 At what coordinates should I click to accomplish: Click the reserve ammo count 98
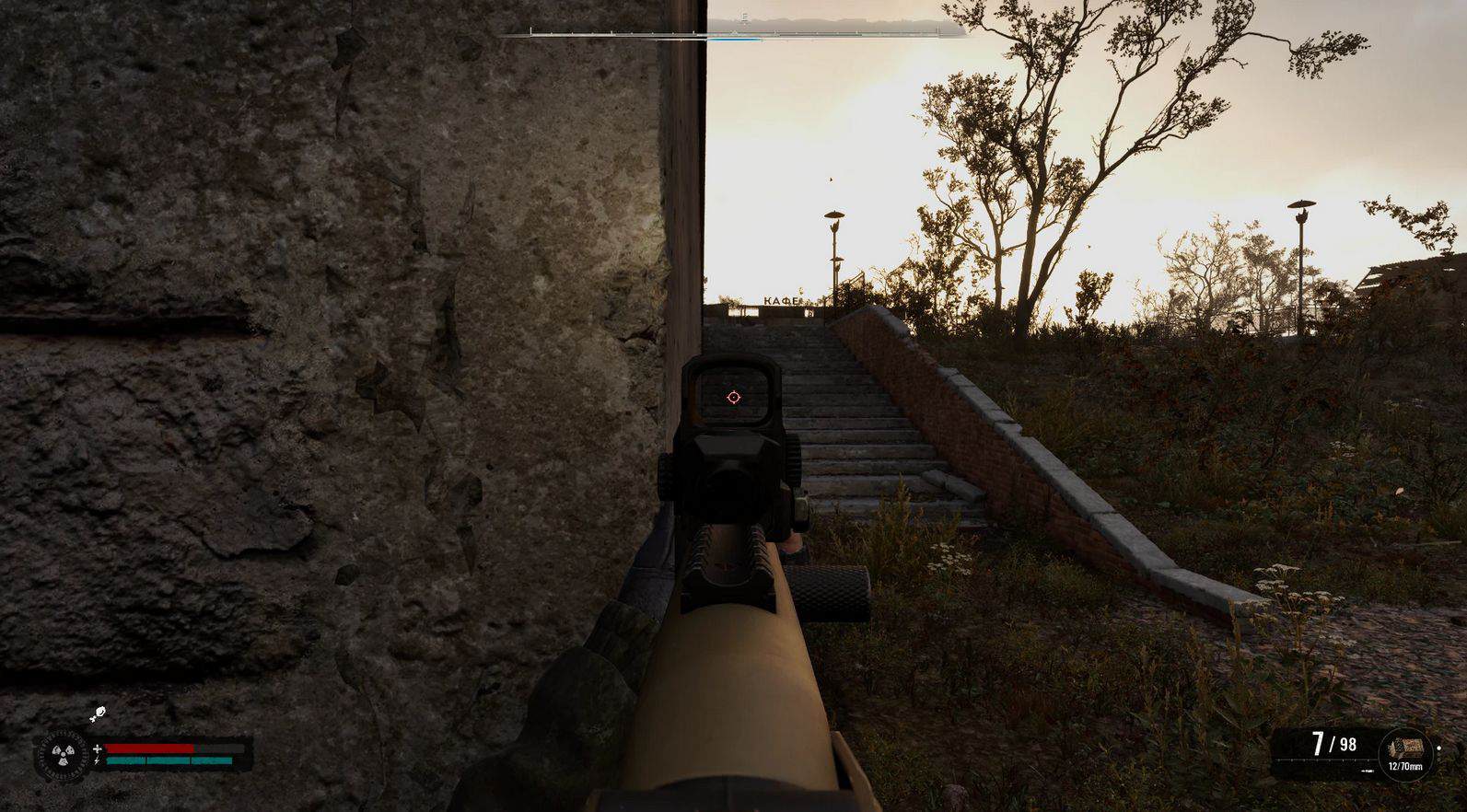[1347, 744]
